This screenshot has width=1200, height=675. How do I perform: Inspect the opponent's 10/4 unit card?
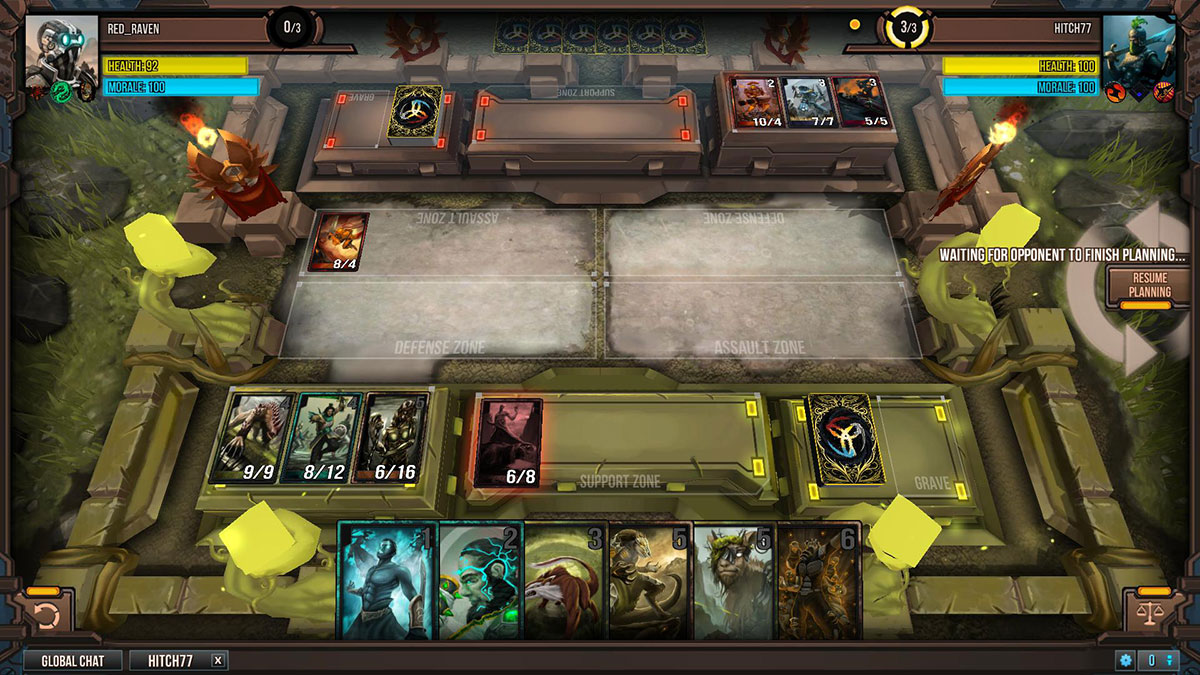click(x=755, y=102)
